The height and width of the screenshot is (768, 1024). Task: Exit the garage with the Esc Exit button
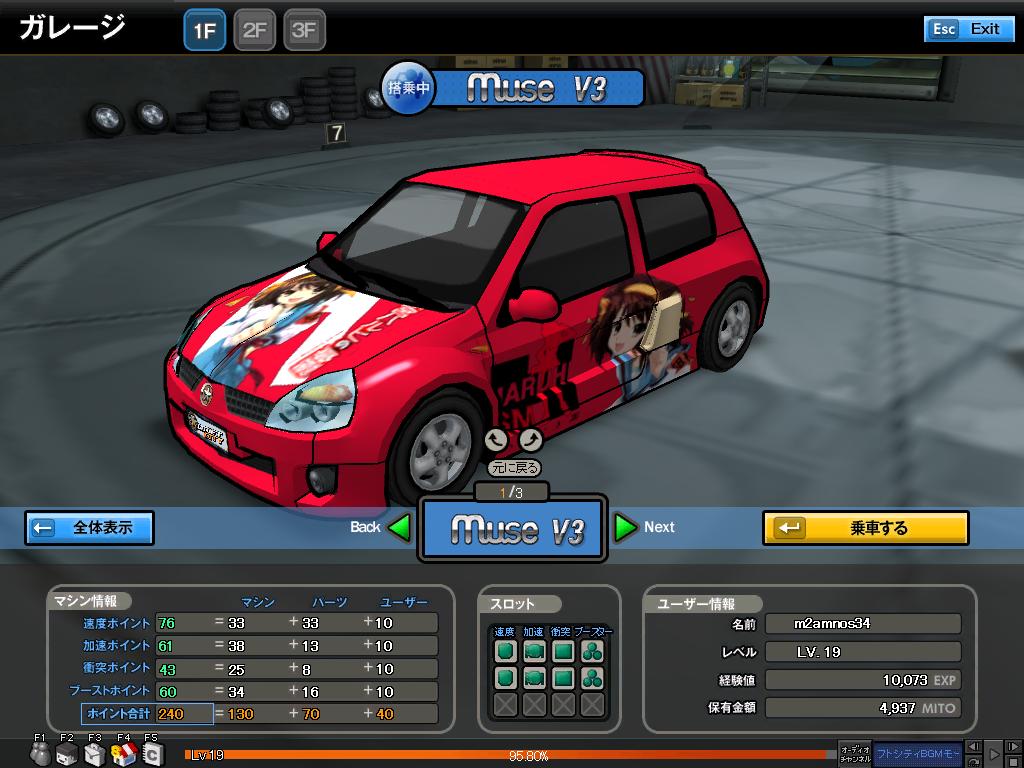[968, 29]
